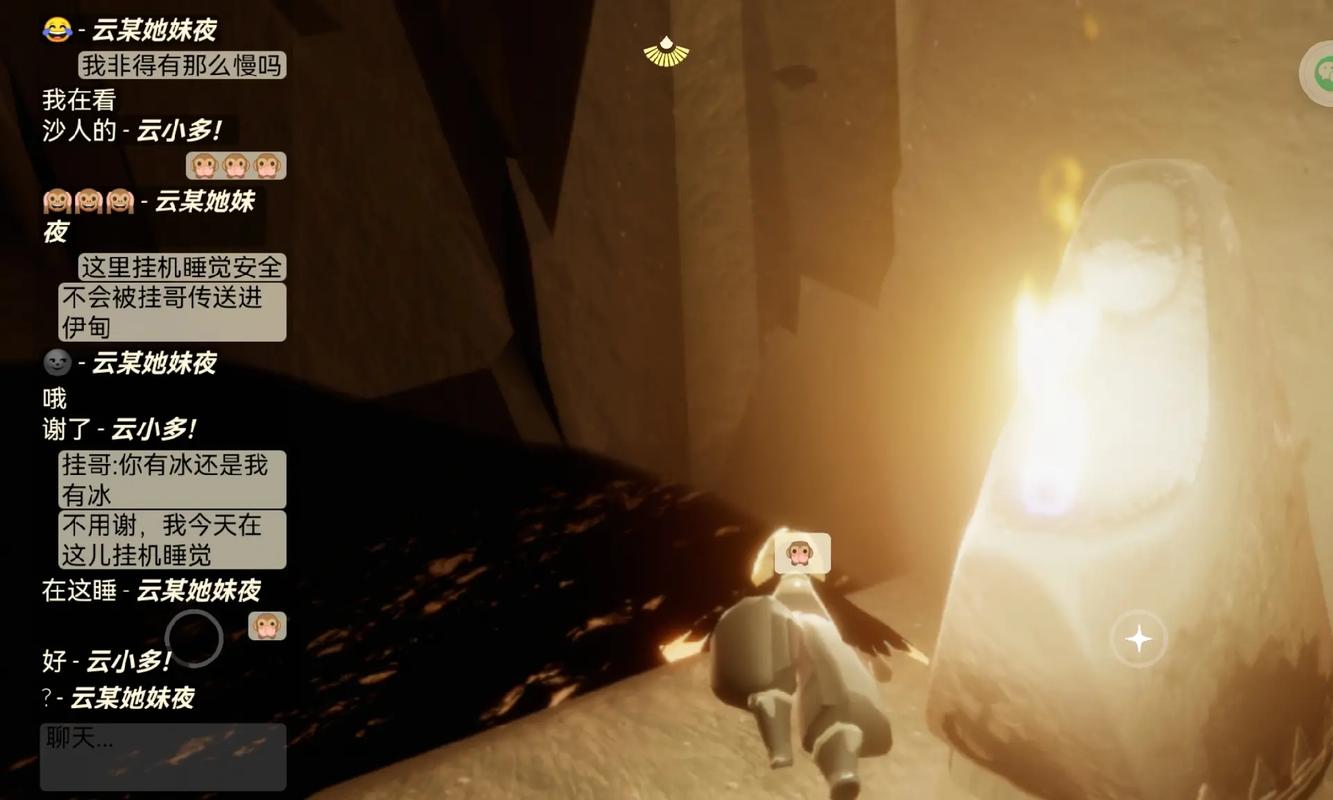Viewport: 1333px width, 800px height.
Task: Tap the four-pointed star call button
Action: point(1138,638)
